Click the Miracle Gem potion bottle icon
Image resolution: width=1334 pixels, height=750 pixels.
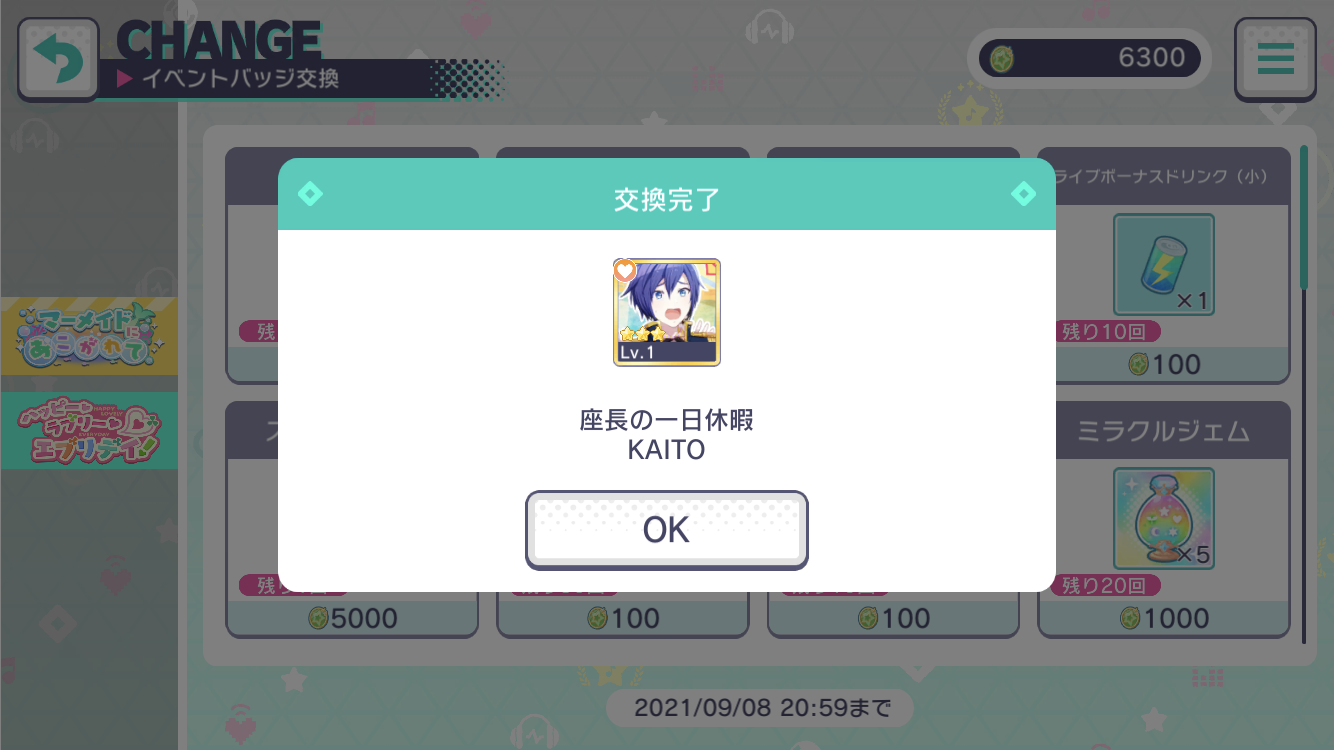pyautogui.click(x=1163, y=517)
